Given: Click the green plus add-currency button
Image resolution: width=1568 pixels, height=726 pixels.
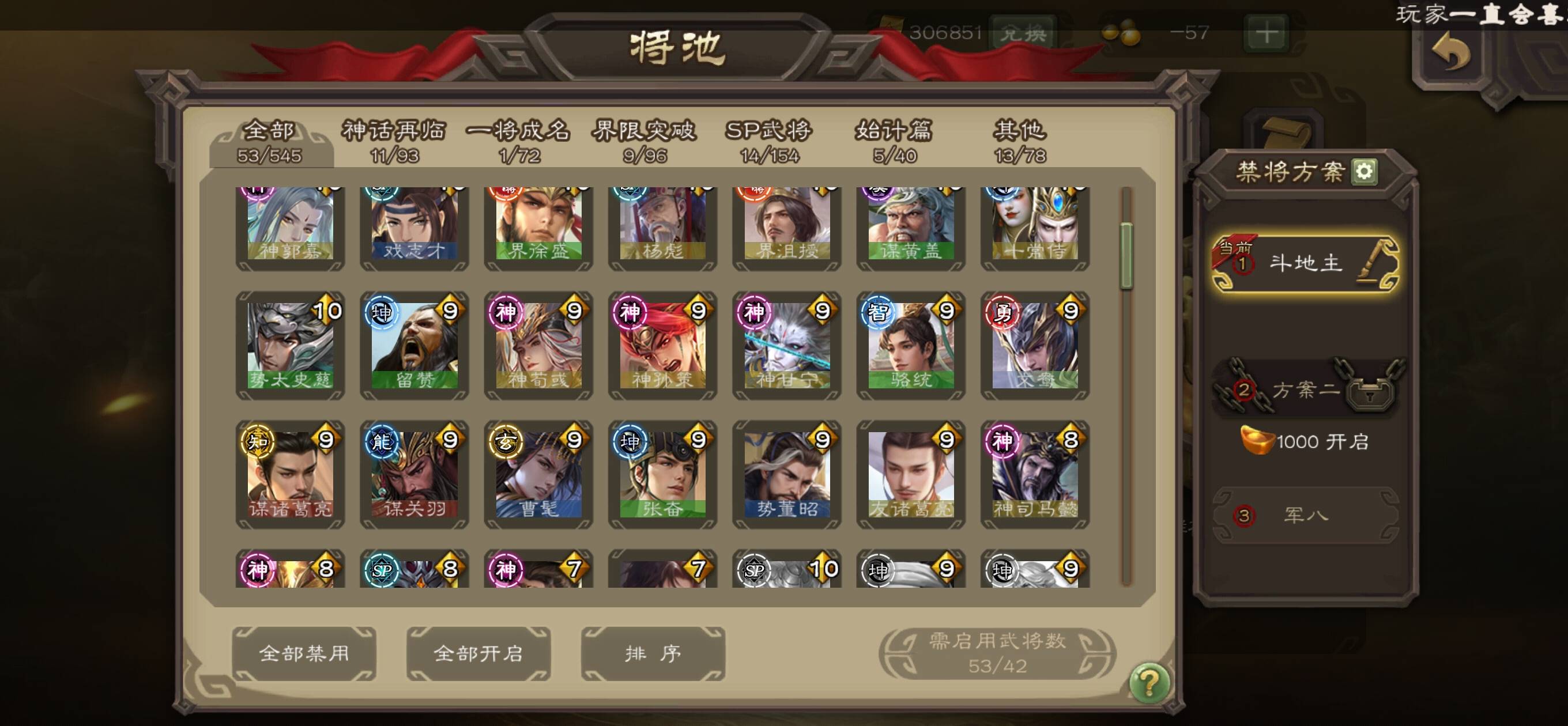Looking at the screenshot, I should click(1267, 32).
